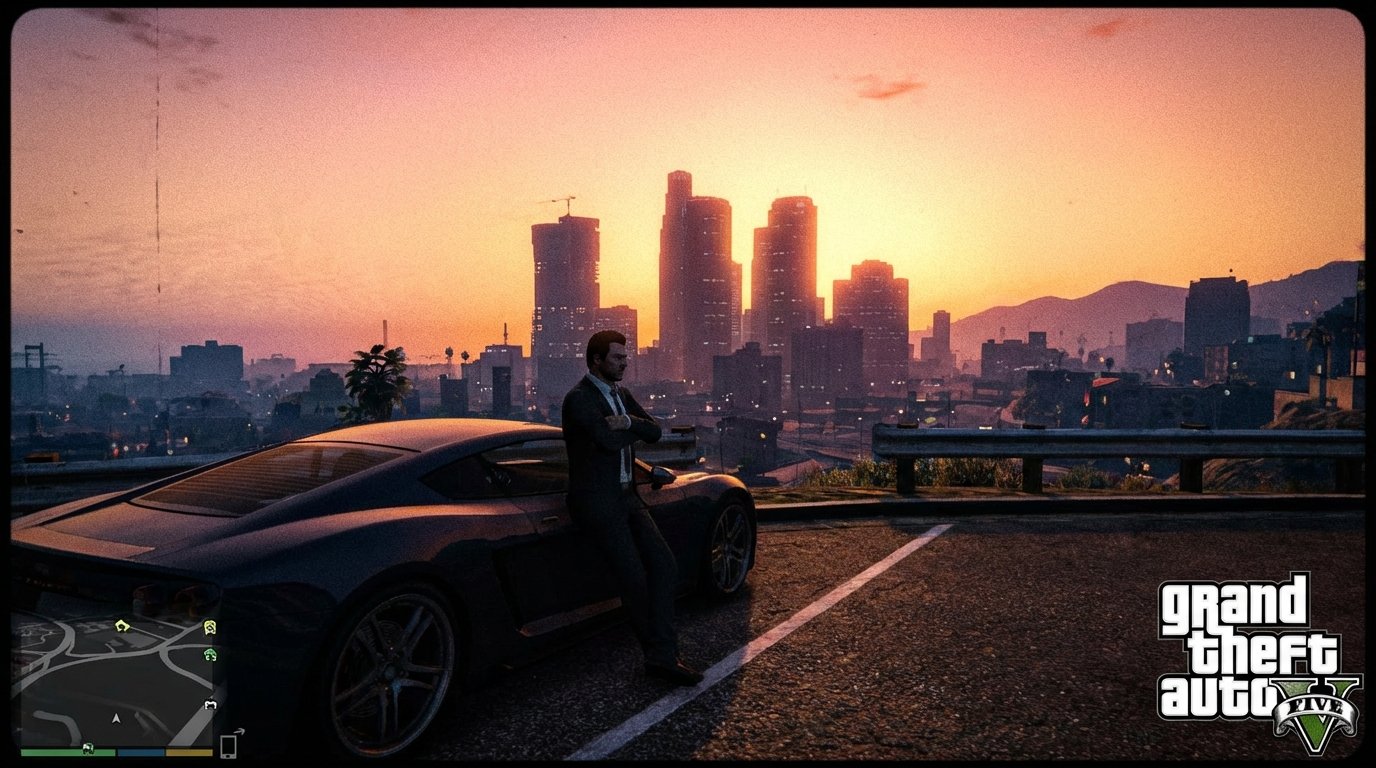Click the green health bar segment
1376x768 pixels.
click(55, 751)
